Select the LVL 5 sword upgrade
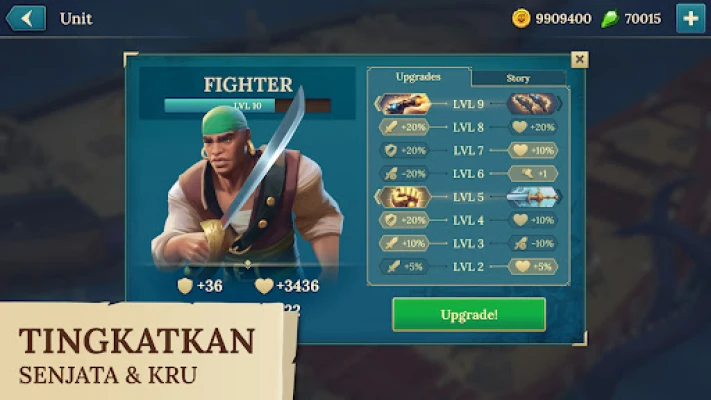Image resolution: width=711 pixels, height=400 pixels. [x=534, y=196]
